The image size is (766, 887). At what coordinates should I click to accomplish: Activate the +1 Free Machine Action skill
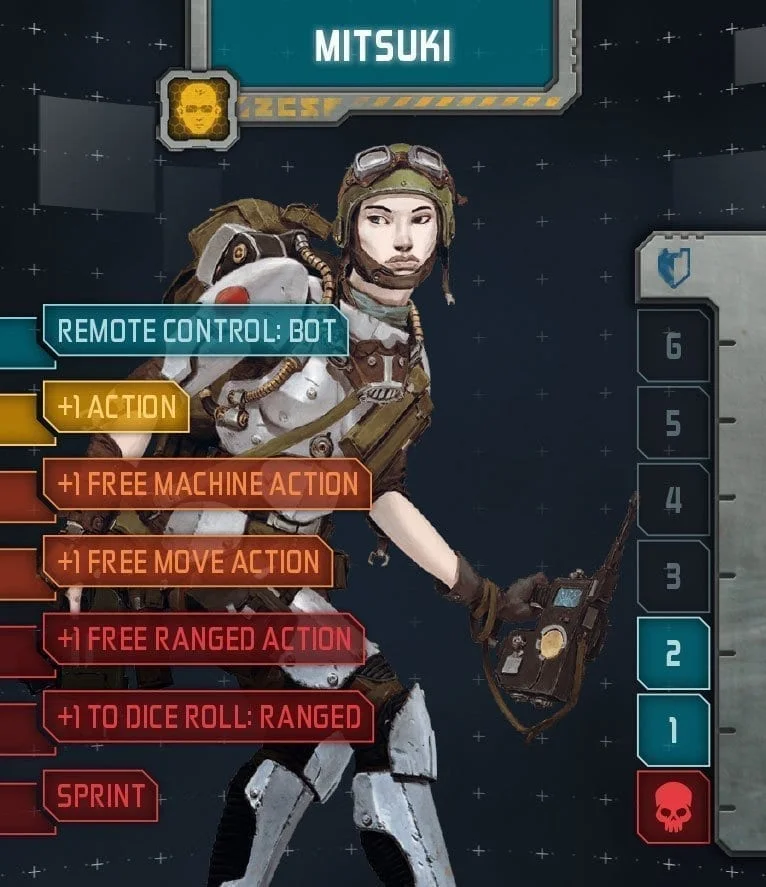click(207, 485)
